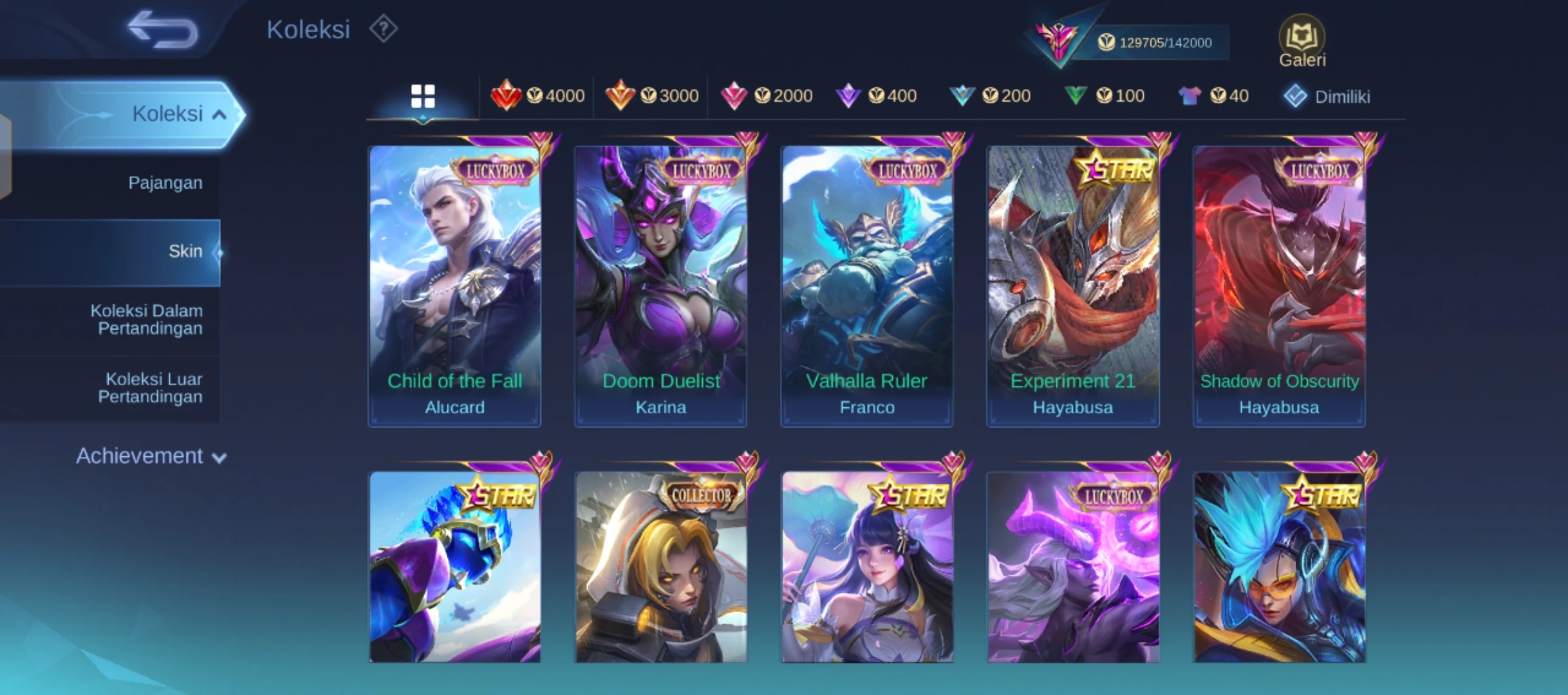The height and width of the screenshot is (695, 1568).
Task: Filter skins by 200 point tier
Action: click(990, 97)
